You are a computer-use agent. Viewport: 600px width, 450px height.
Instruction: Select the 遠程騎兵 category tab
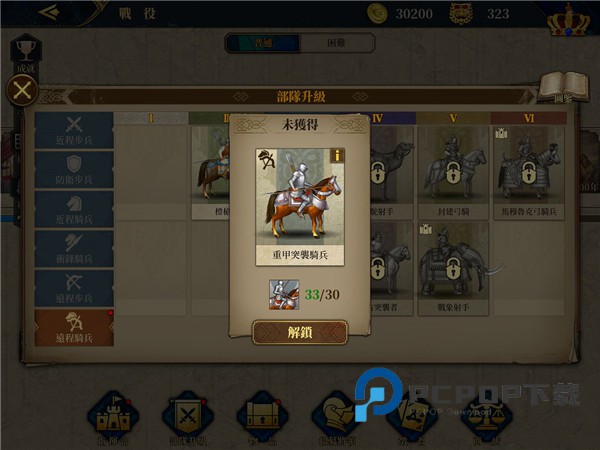[x=74, y=327]
